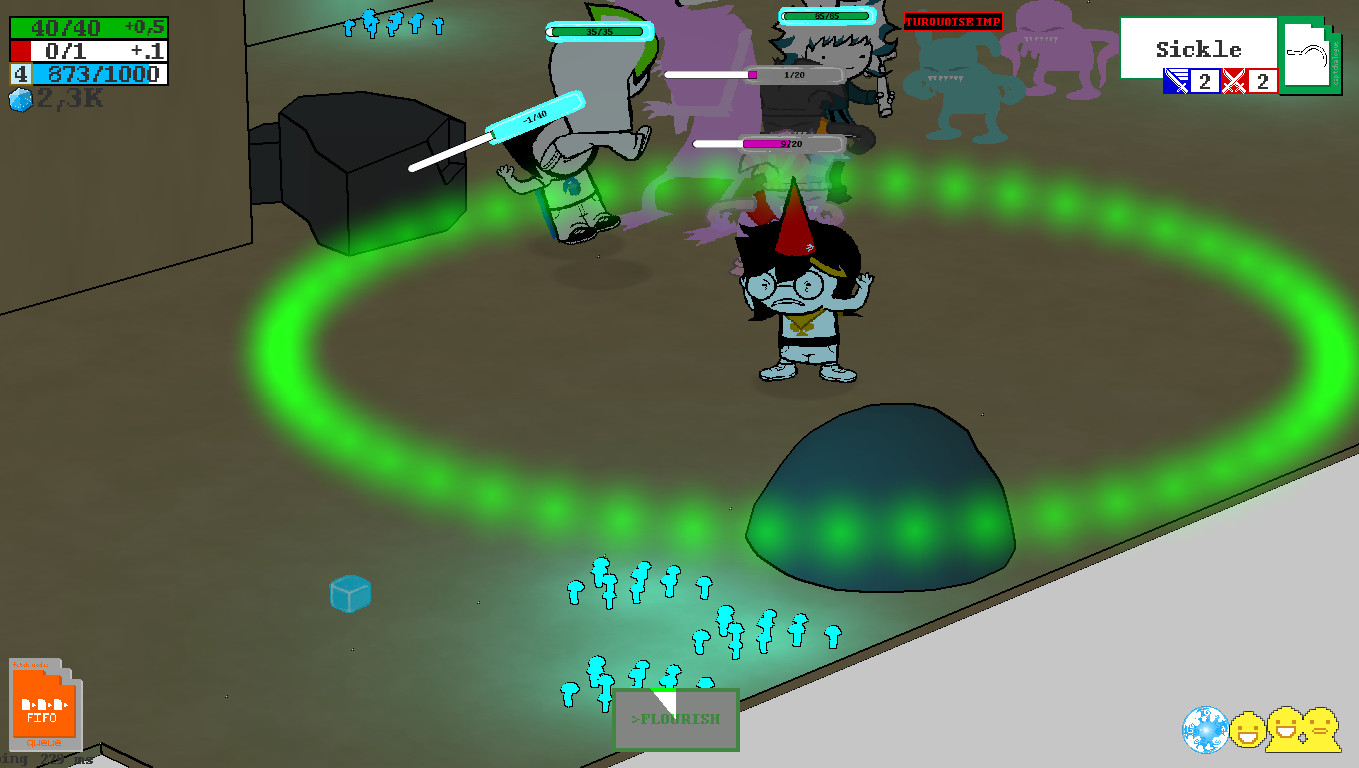This screenshot has height=768, width=1359.
Task: Open the two-face chat bubble icon
Action: (x=1302, y=729)
